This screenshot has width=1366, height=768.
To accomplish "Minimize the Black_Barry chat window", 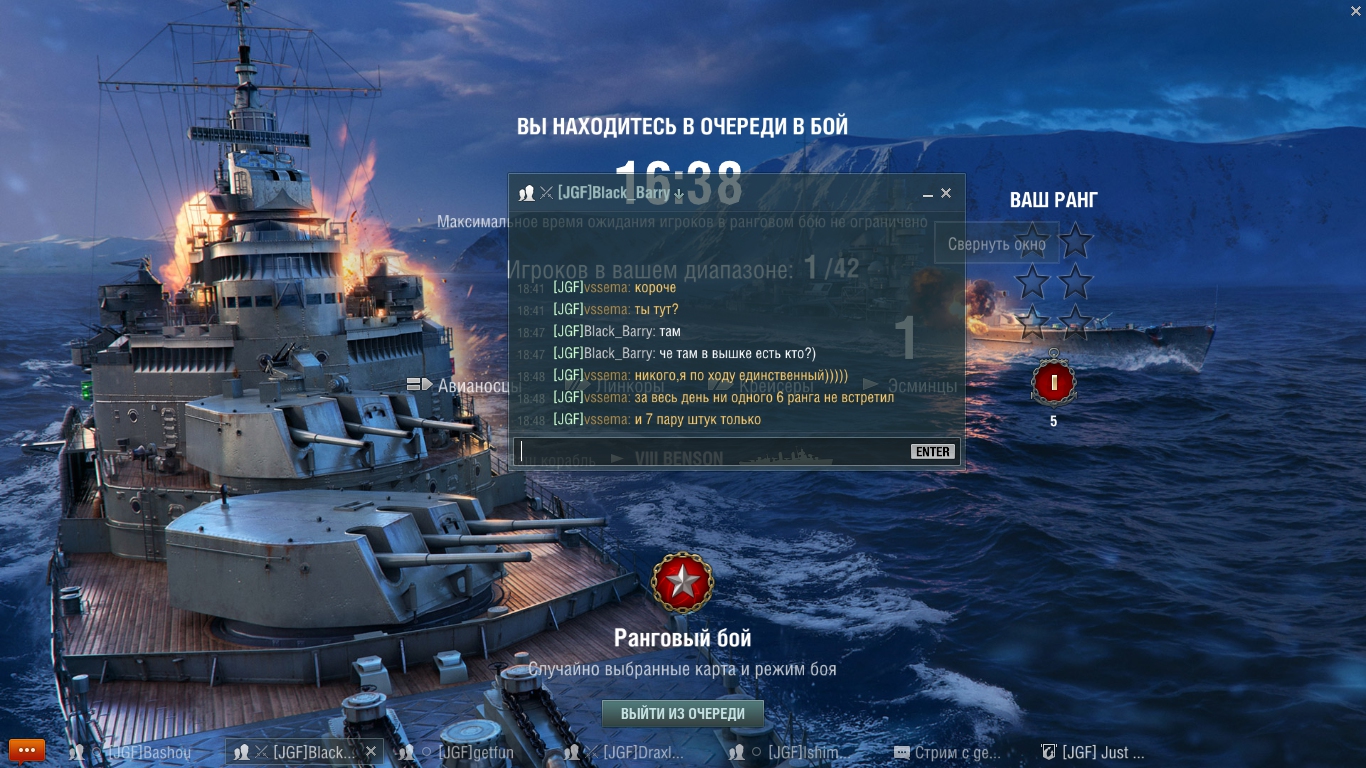I will coord(928,194).
